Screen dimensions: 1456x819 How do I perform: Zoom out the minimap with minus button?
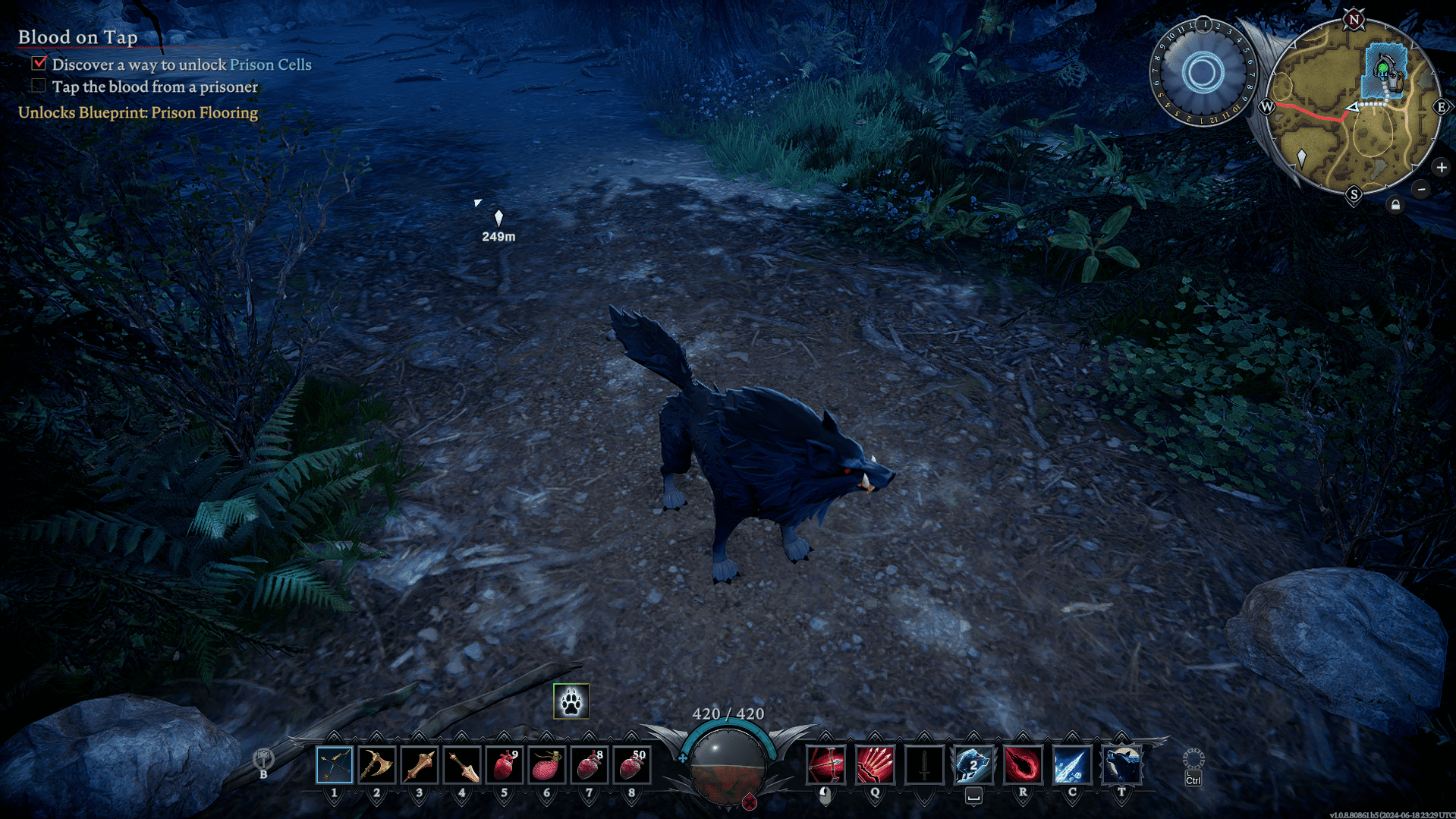coord(1423,191)
